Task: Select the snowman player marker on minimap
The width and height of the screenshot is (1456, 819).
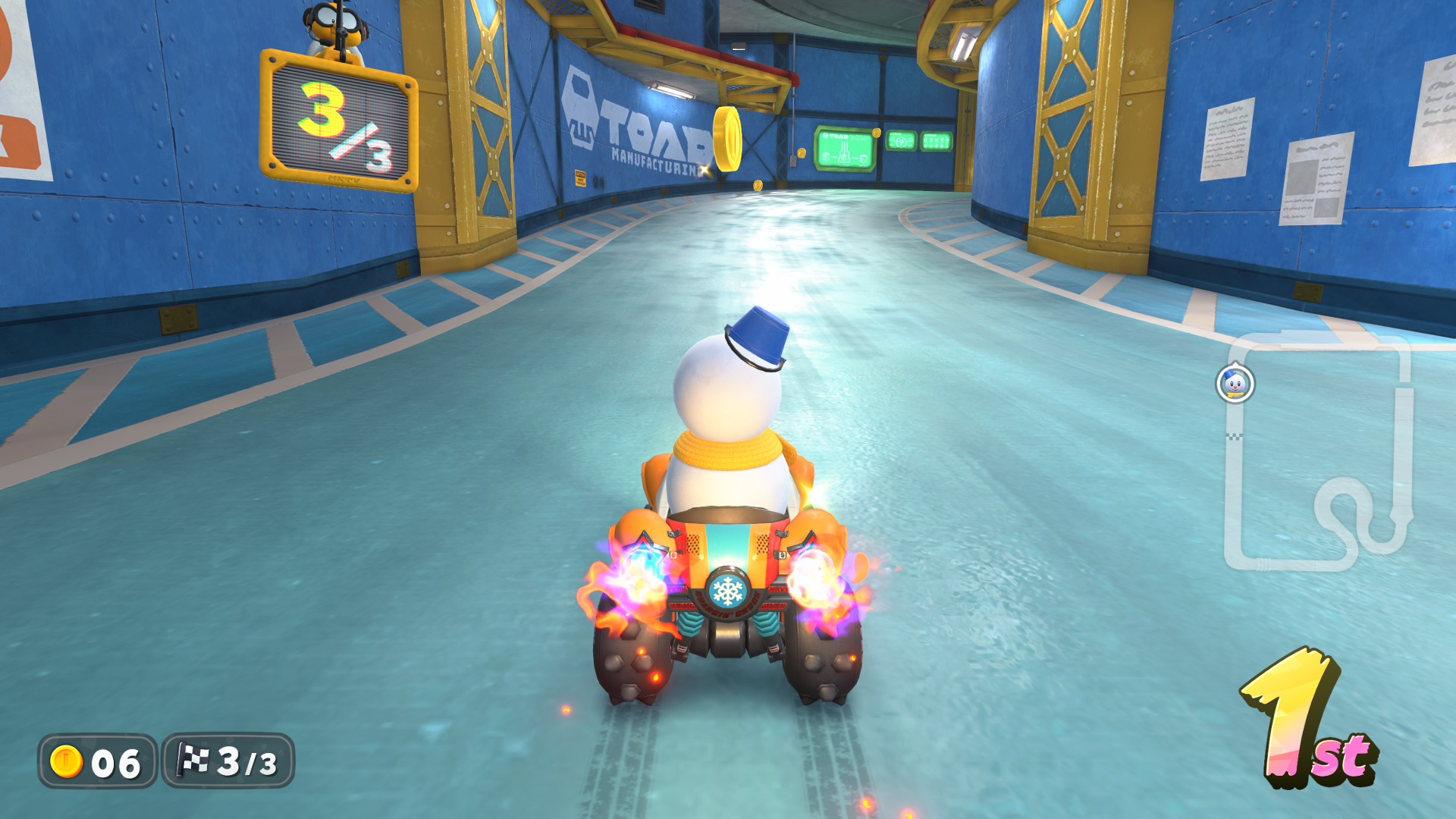Action: point(1235,384)
